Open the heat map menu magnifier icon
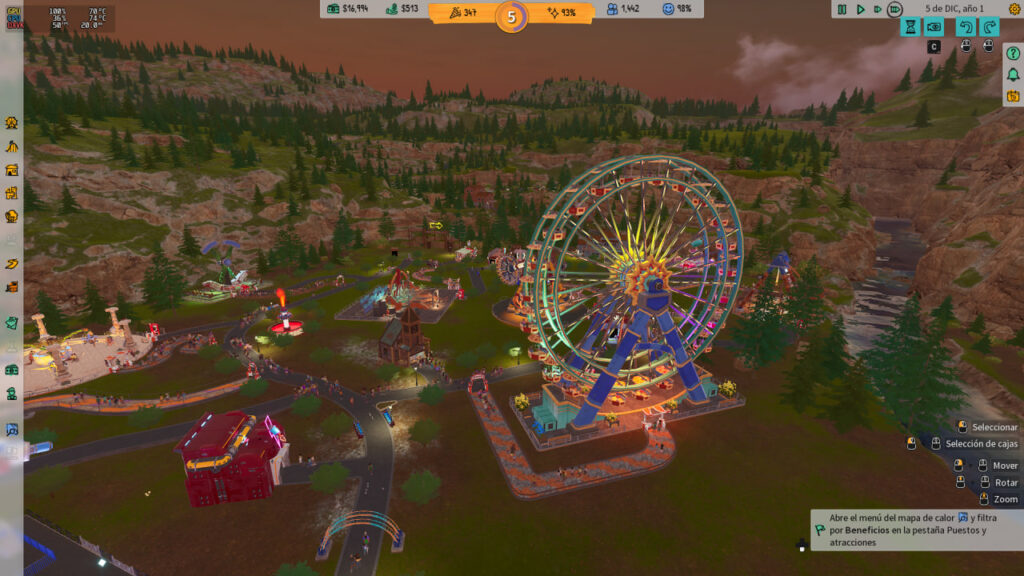This screenshot has width=1024, height=576. point(11,430)
